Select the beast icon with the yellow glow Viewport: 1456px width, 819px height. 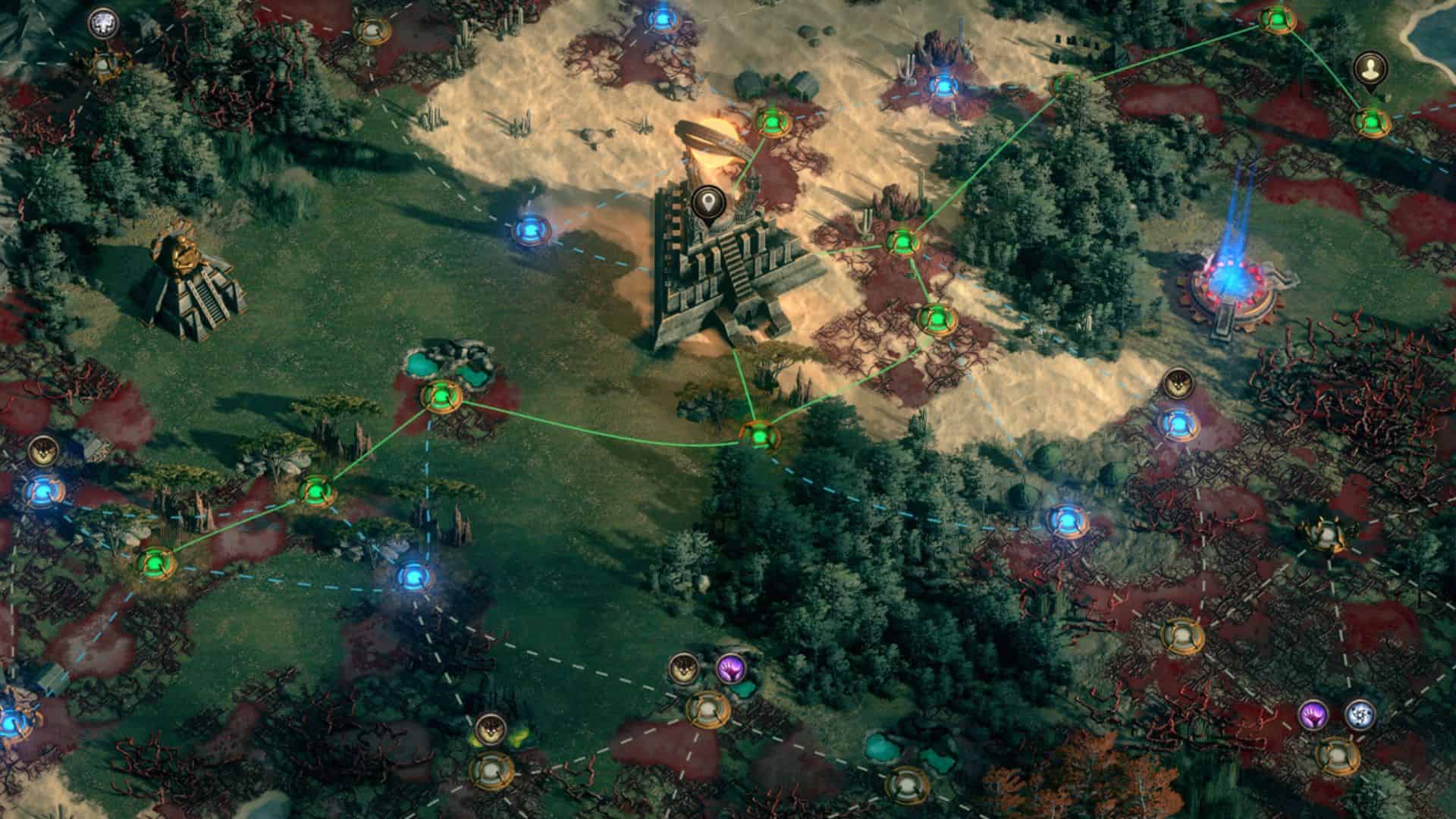click(x=491, y=730)
